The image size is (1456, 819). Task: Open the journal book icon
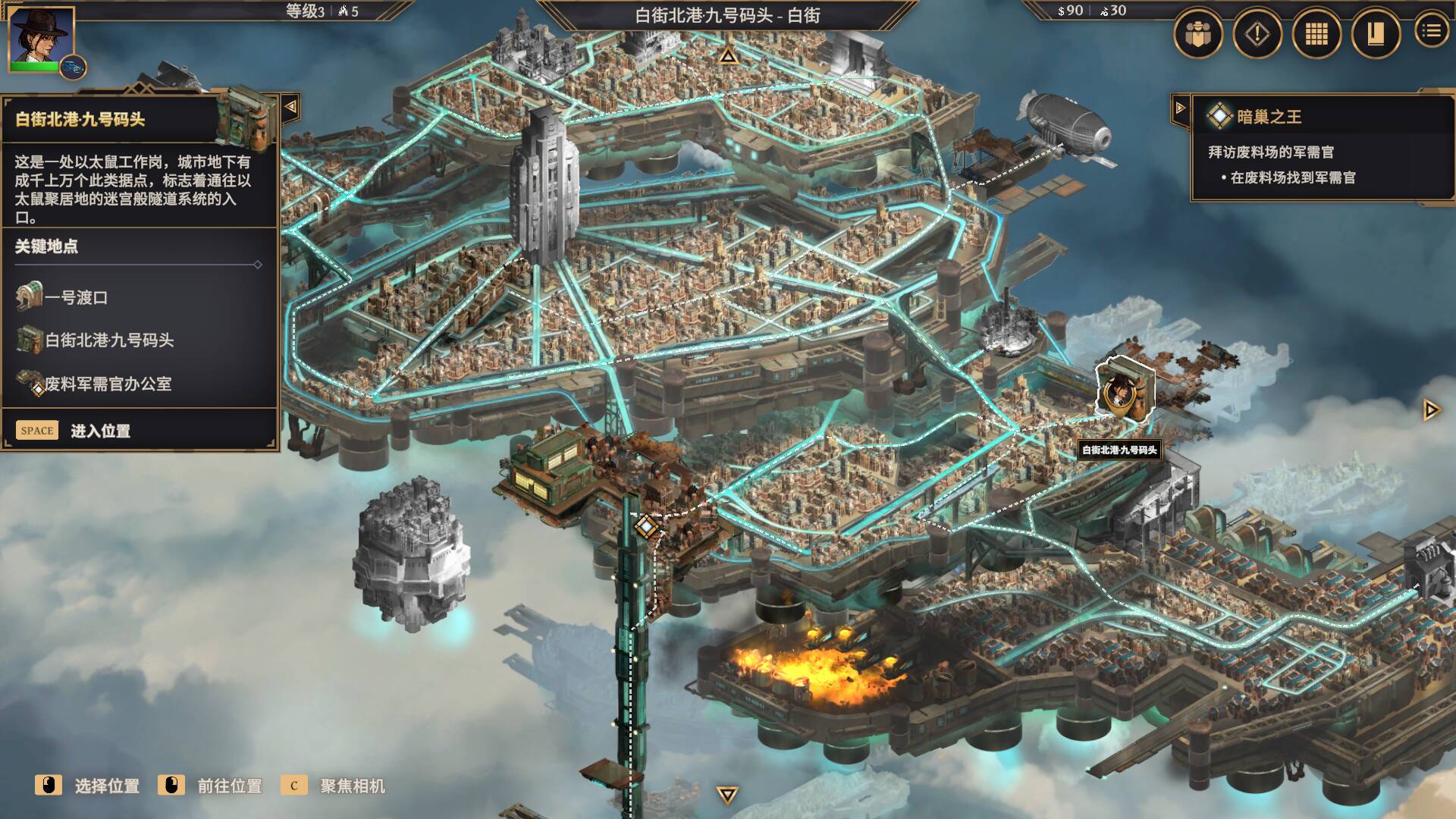click(x=1375, y=34)
